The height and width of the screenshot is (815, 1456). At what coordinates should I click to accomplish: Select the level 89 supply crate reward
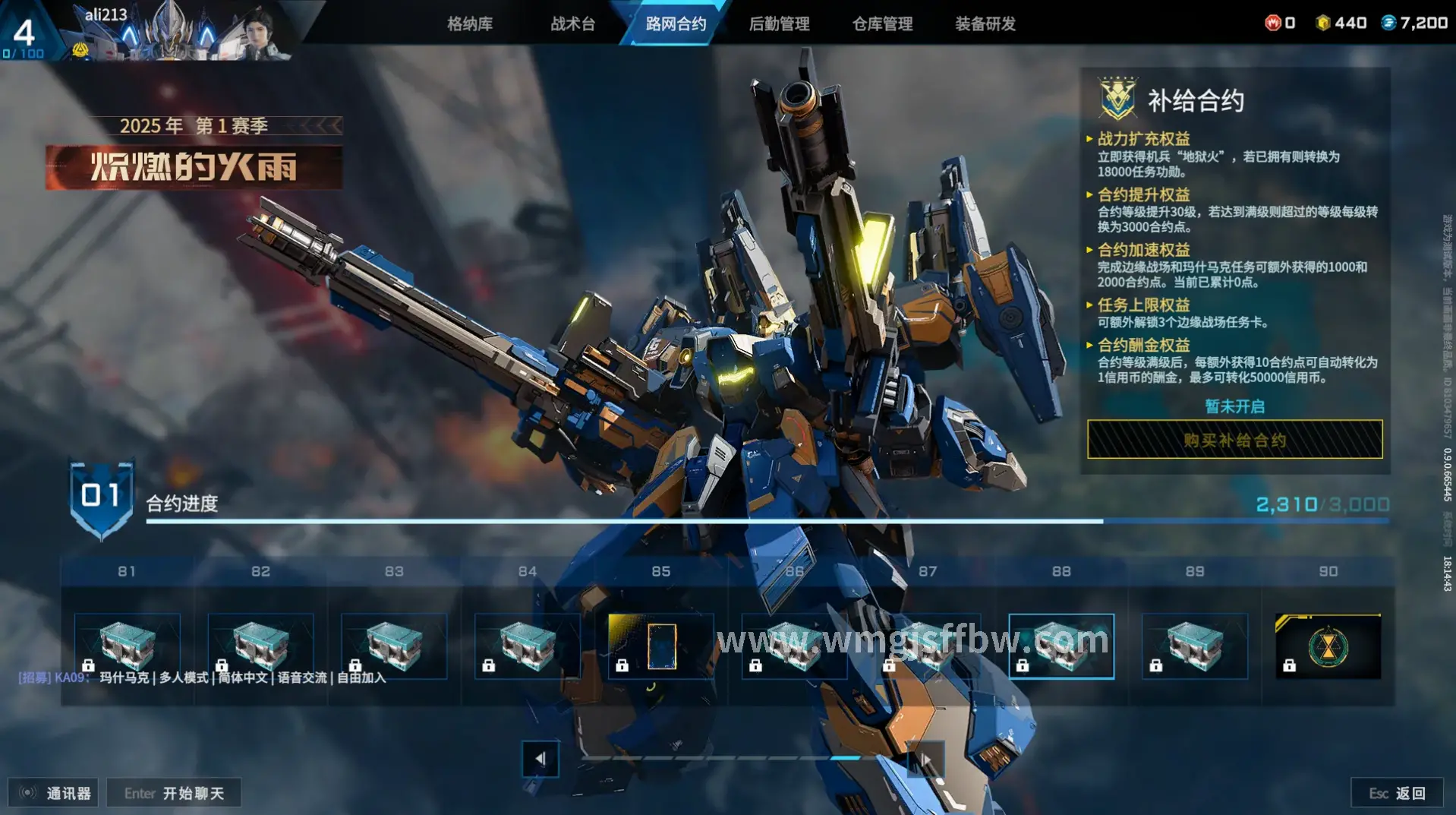(1195, 646)
